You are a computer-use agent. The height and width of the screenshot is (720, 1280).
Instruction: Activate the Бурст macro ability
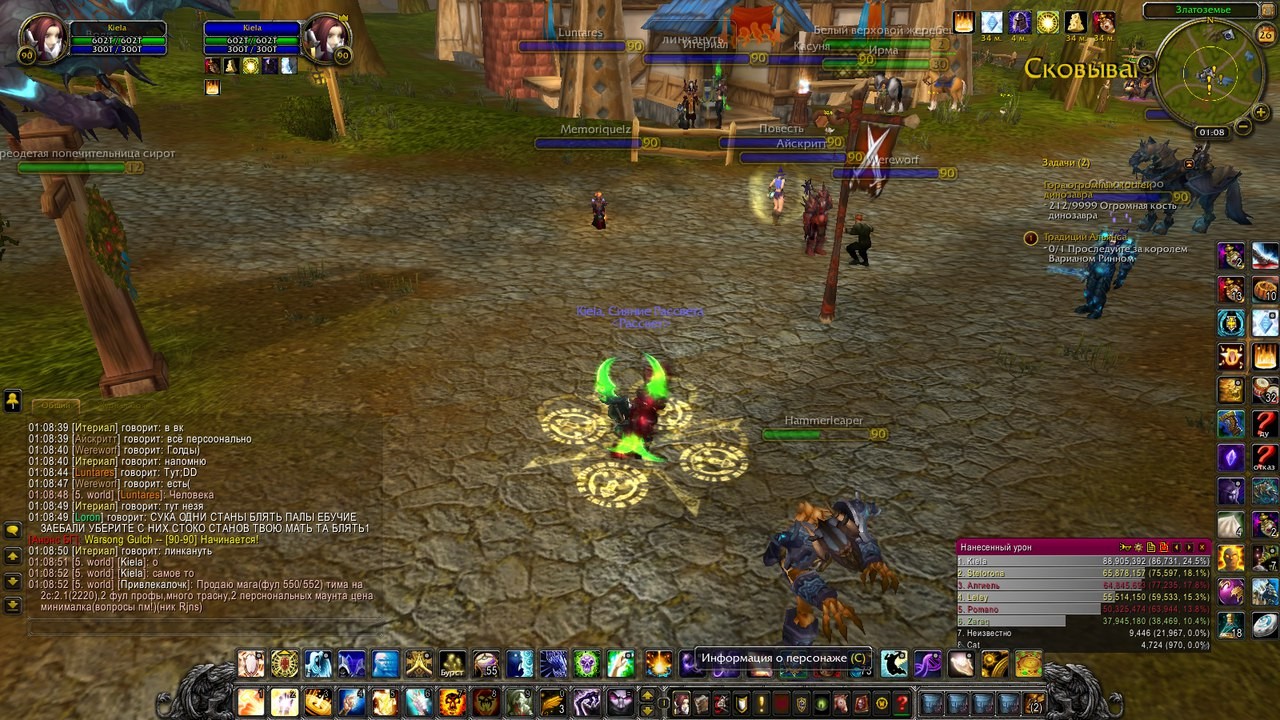pos(452,664)
